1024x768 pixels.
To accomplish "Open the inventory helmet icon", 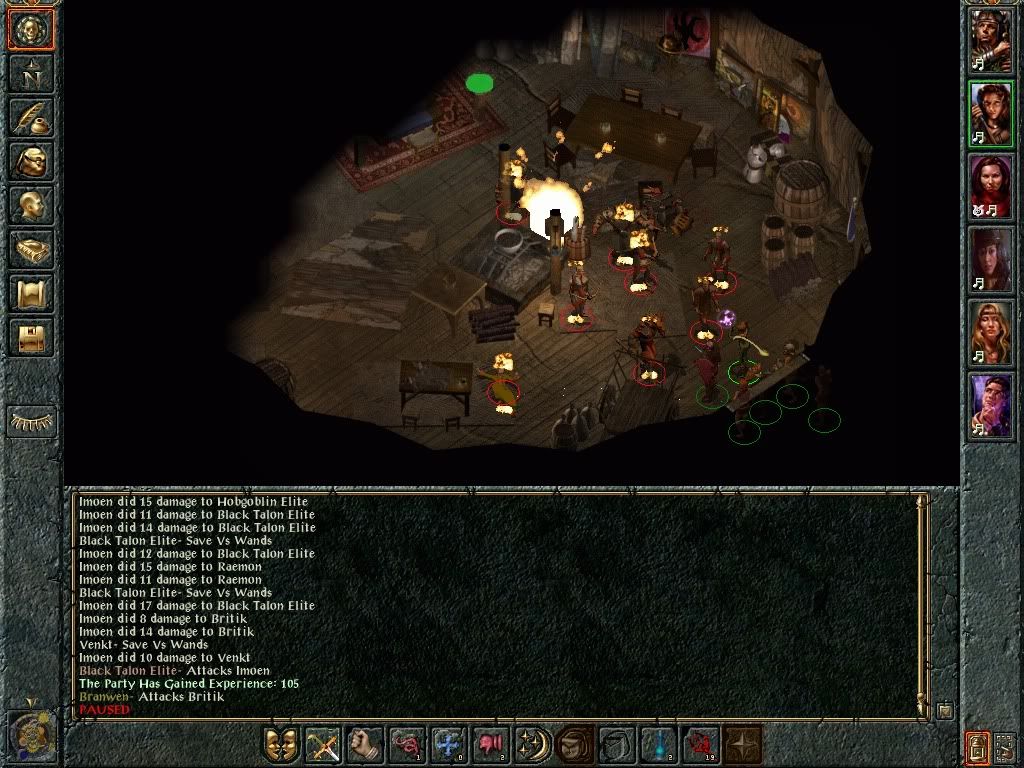I will pos(31,161).
